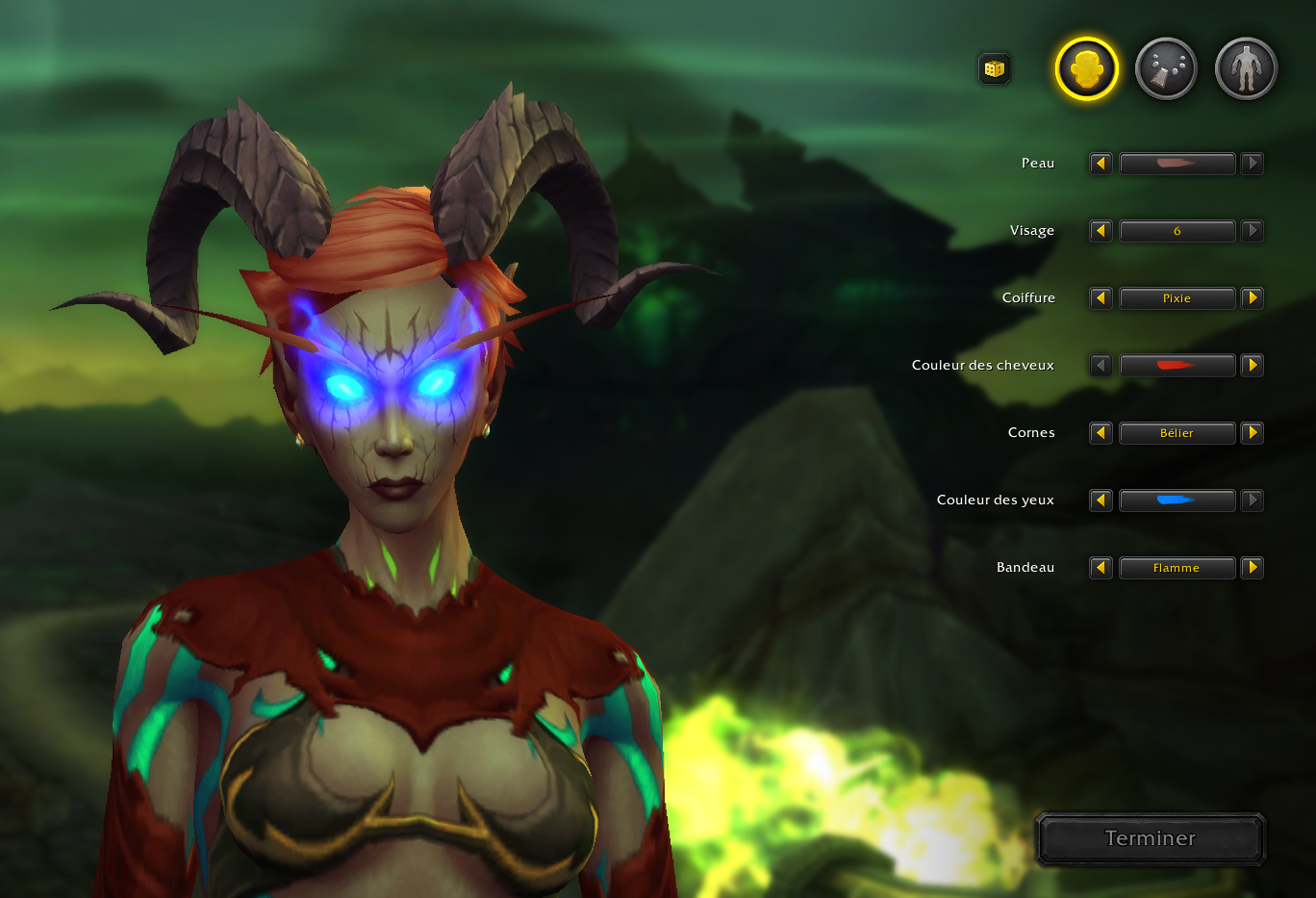
Task: Switch to the next Visage after 6
Action: pyautogui.click(x=1253, y=231)
